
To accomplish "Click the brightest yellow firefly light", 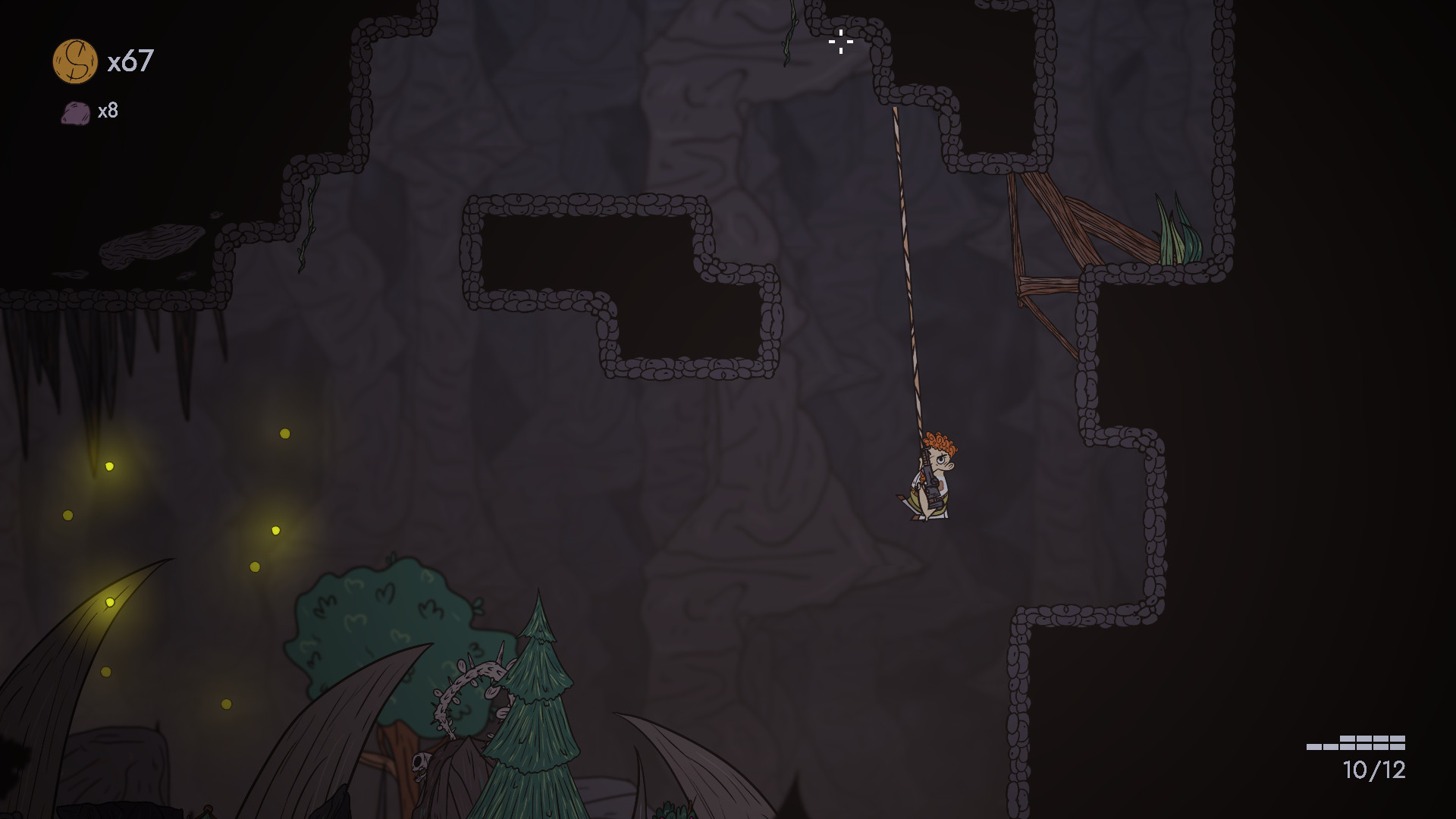I will pos(111,601).
